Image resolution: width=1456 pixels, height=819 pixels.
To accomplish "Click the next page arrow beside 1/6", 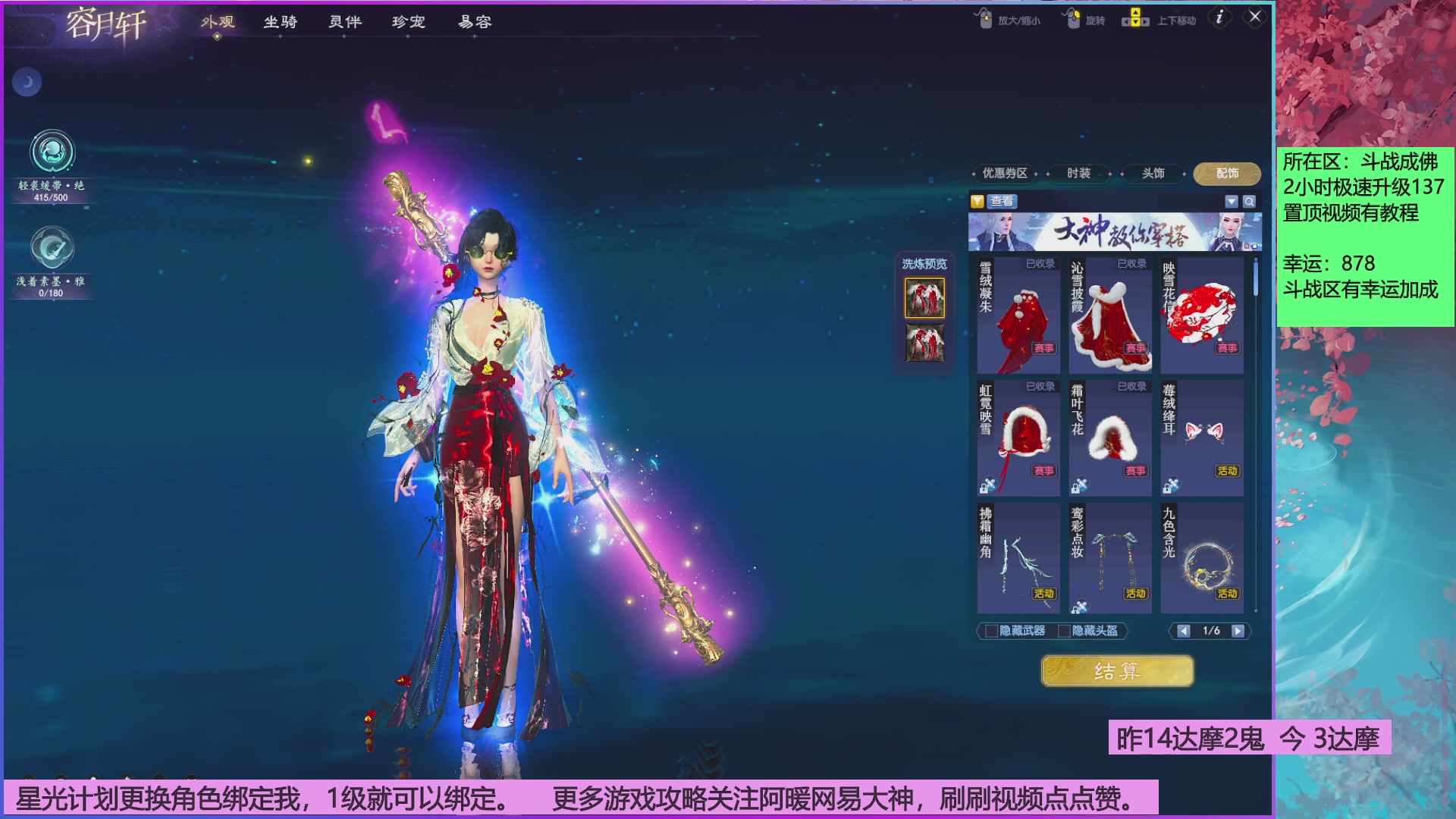I will click(1239, 630).
